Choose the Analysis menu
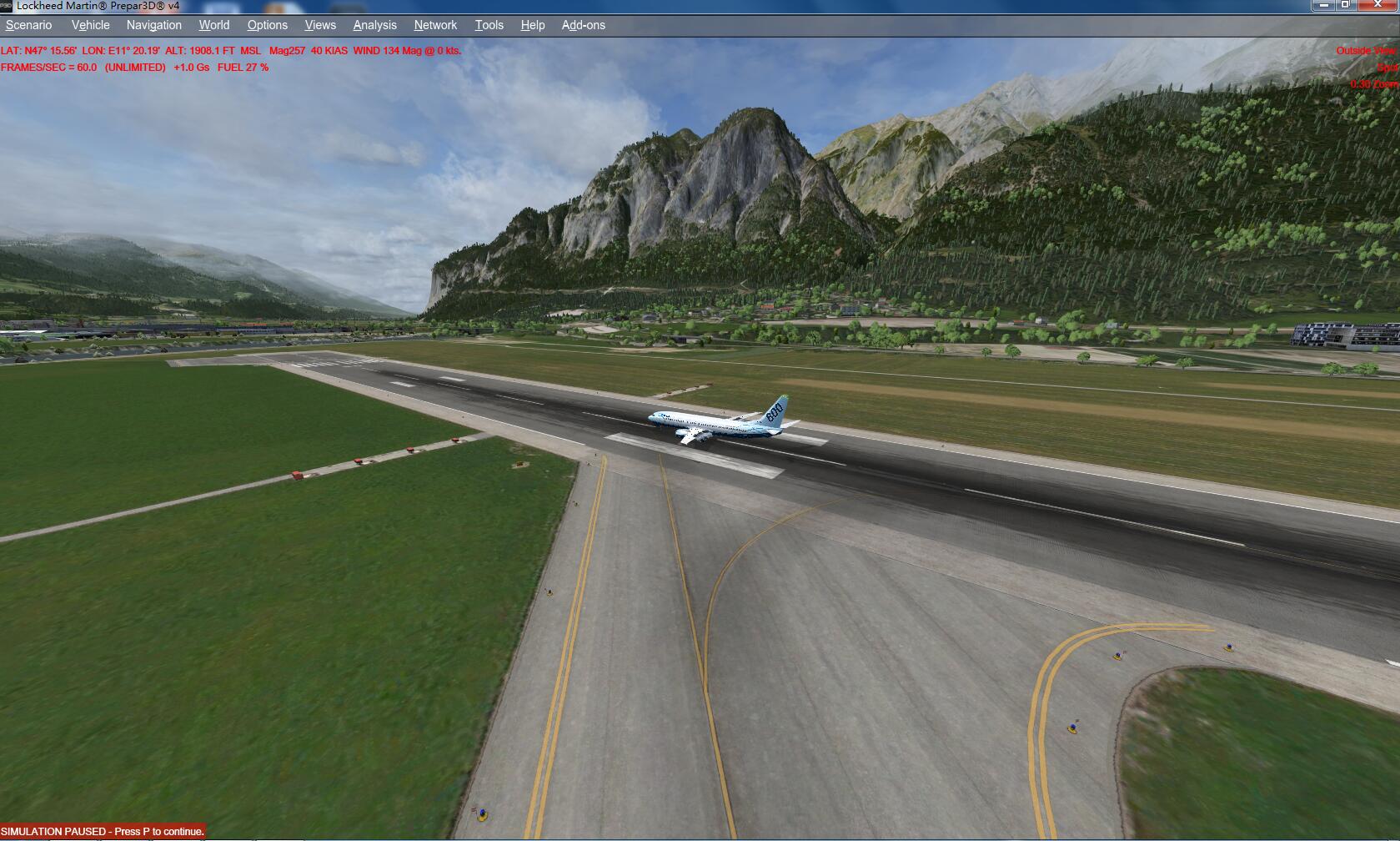The height and width of the screenshot is (841, 1400). click(375, 25)
